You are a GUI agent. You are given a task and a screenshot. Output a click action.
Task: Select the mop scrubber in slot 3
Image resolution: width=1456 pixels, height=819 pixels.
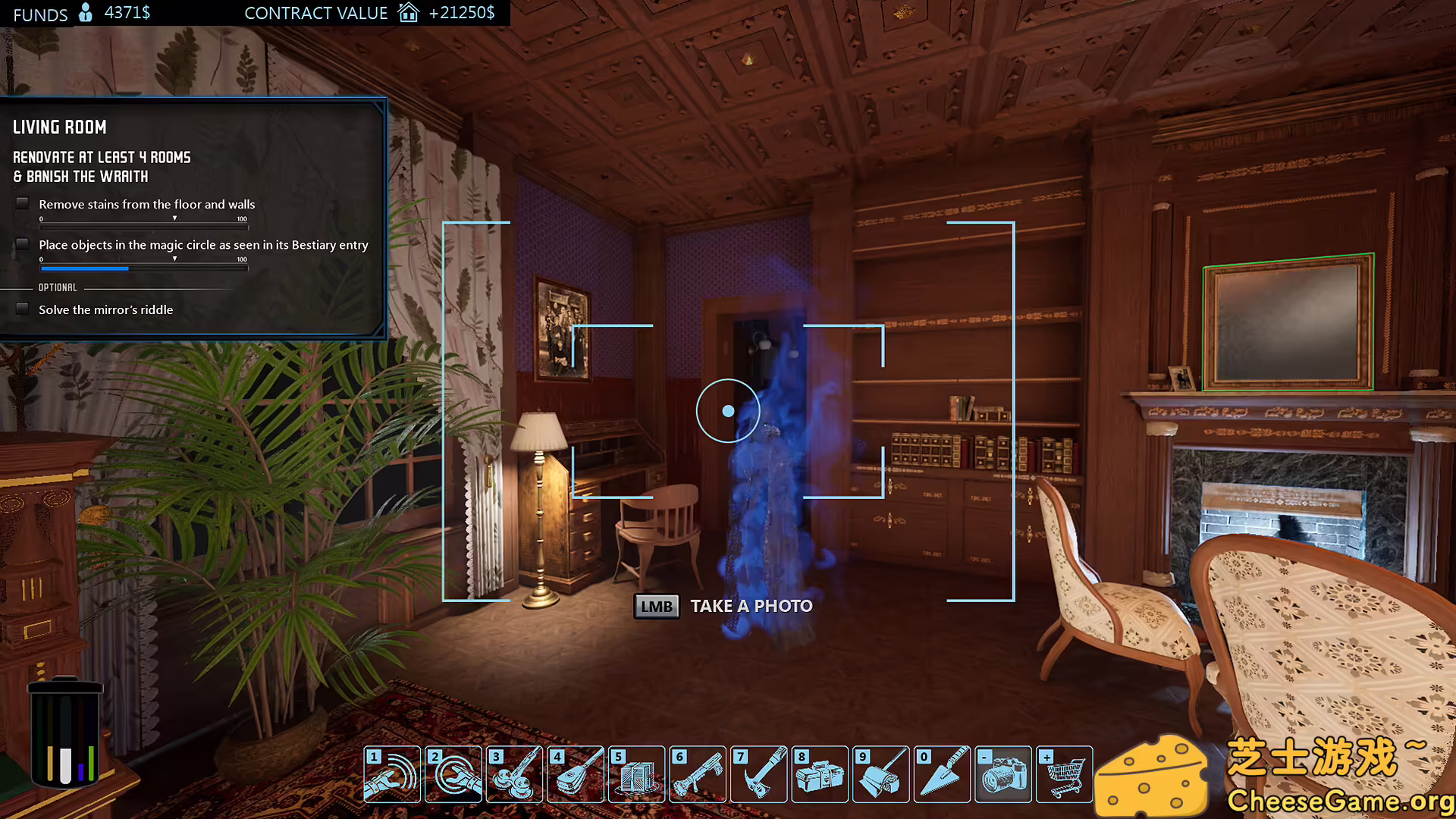point(515,774)
